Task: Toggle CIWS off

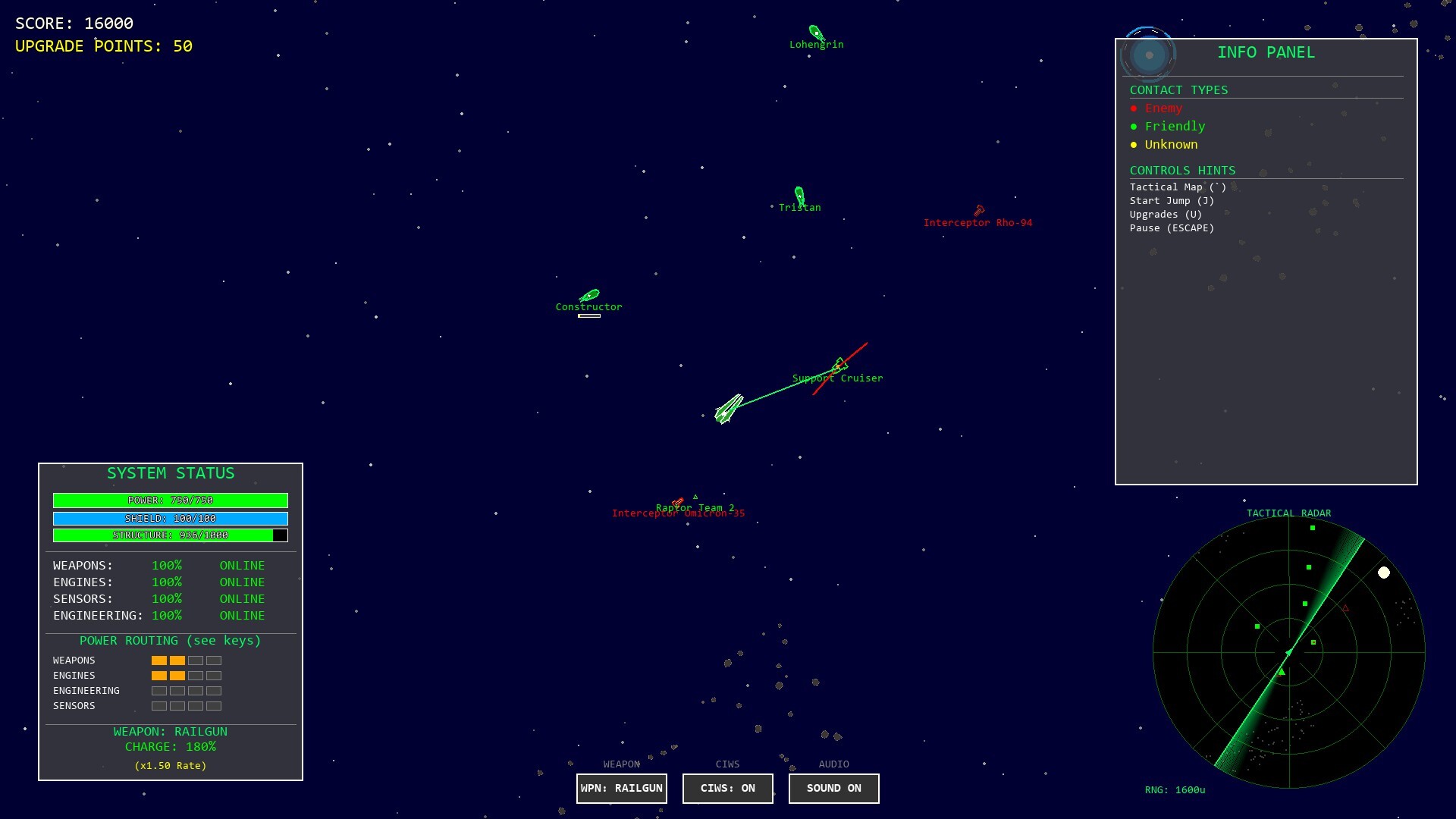Action: click(x=727, y=789)
